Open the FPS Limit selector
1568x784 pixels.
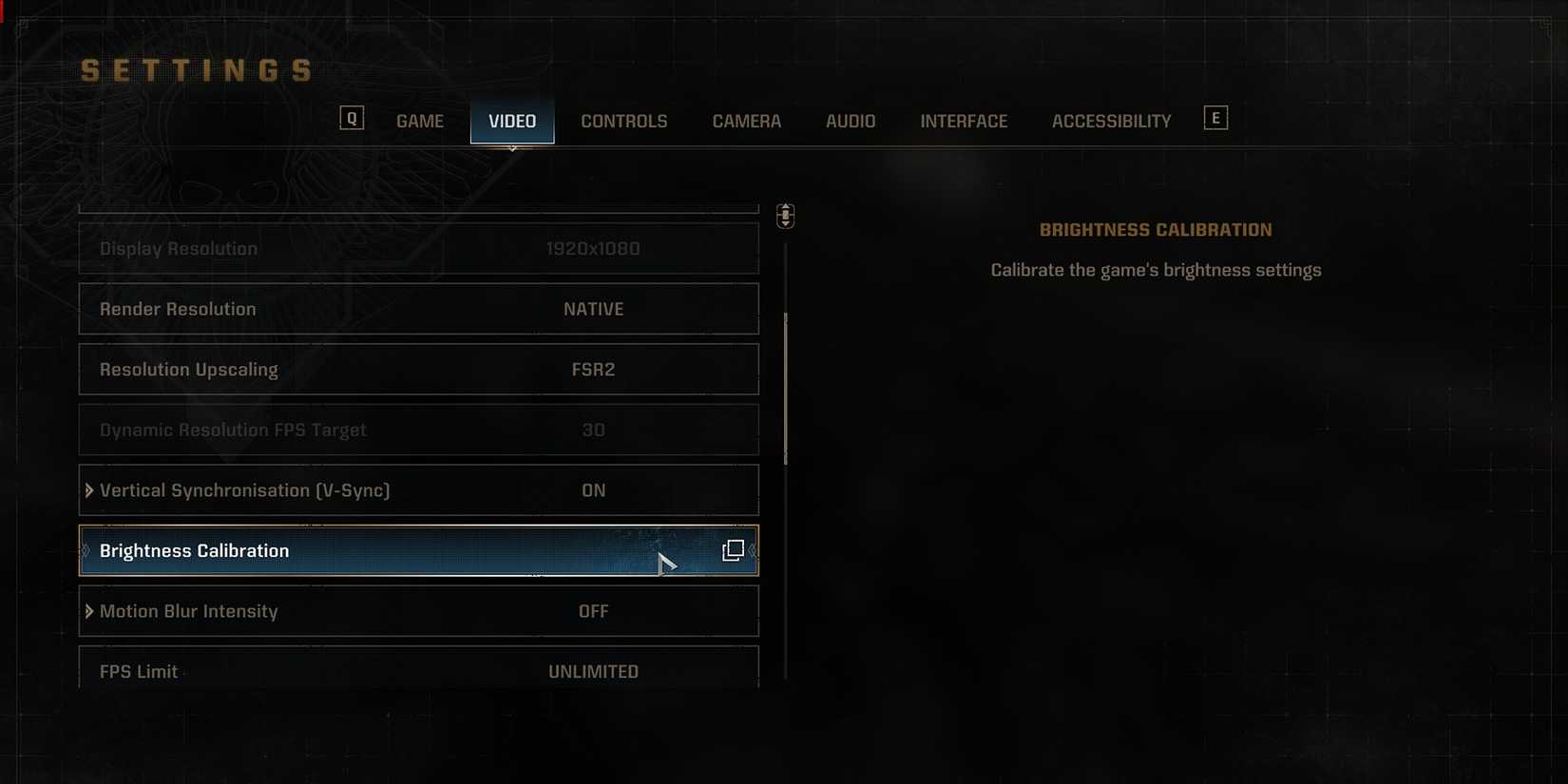point(593,671)
